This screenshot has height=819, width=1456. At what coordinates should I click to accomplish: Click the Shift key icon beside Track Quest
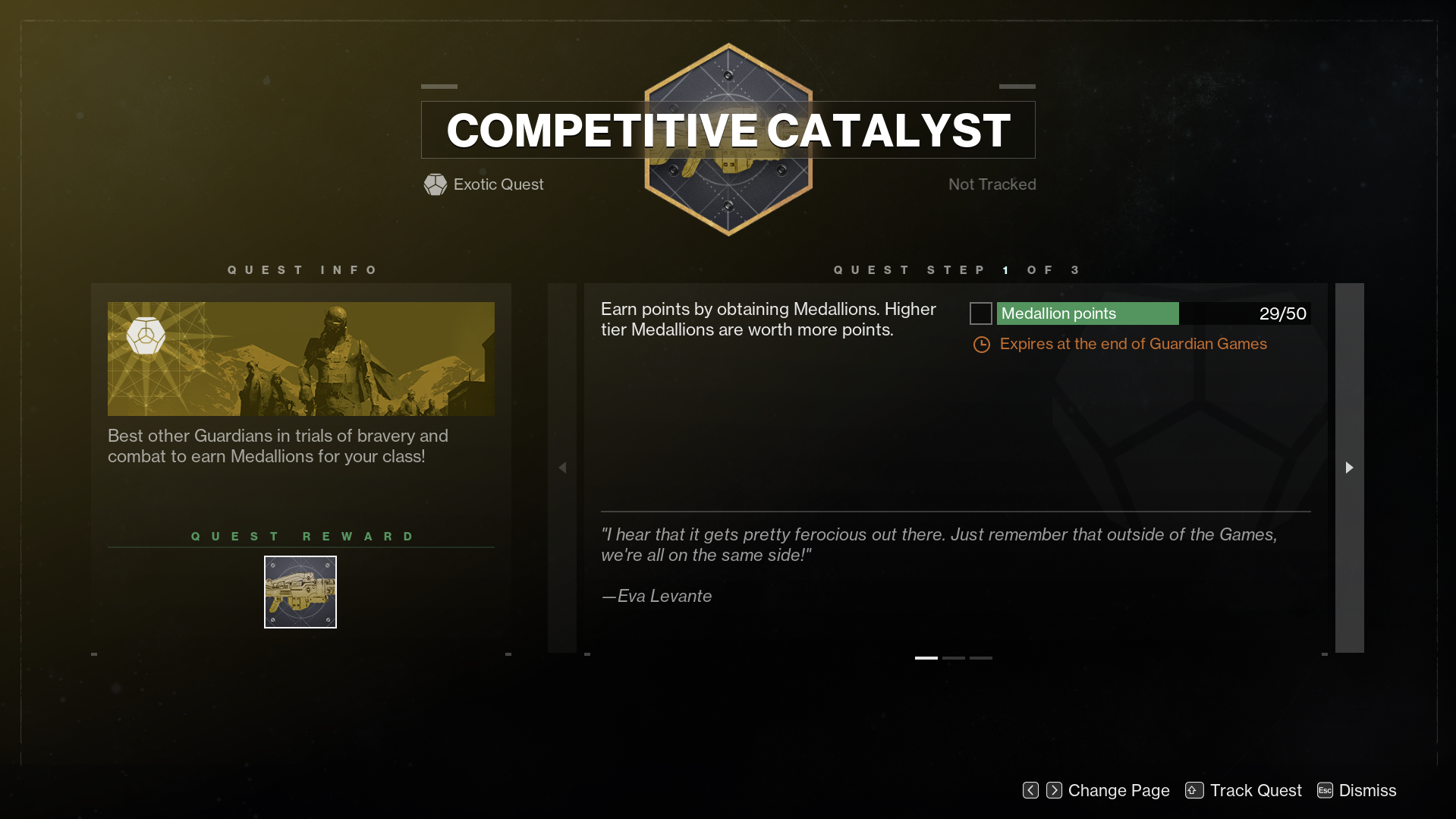[x=1193, y=790]
